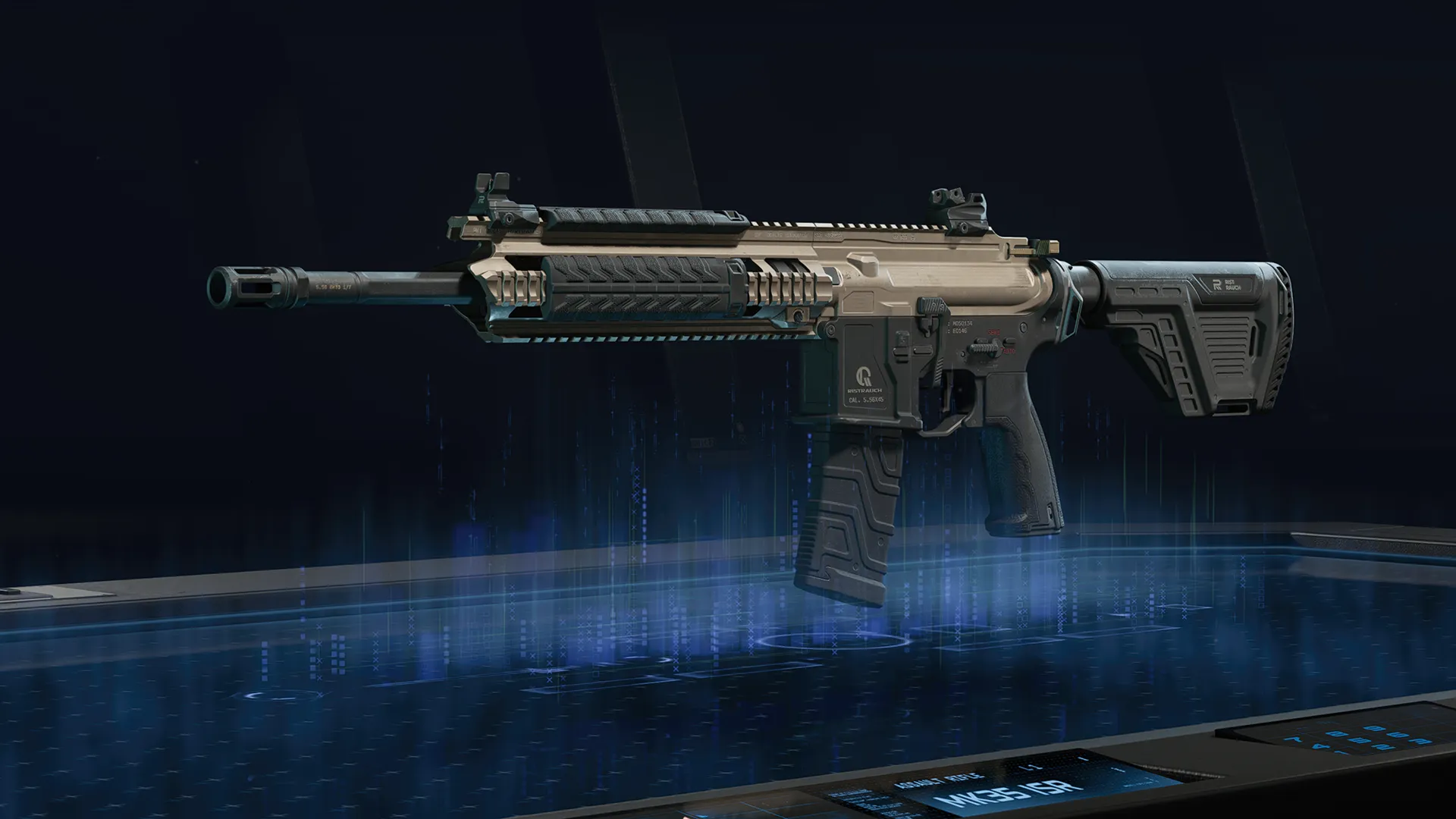Tap keypad digit 8 on the console
The image size is (1456, 819).
tap(1336, 734)
